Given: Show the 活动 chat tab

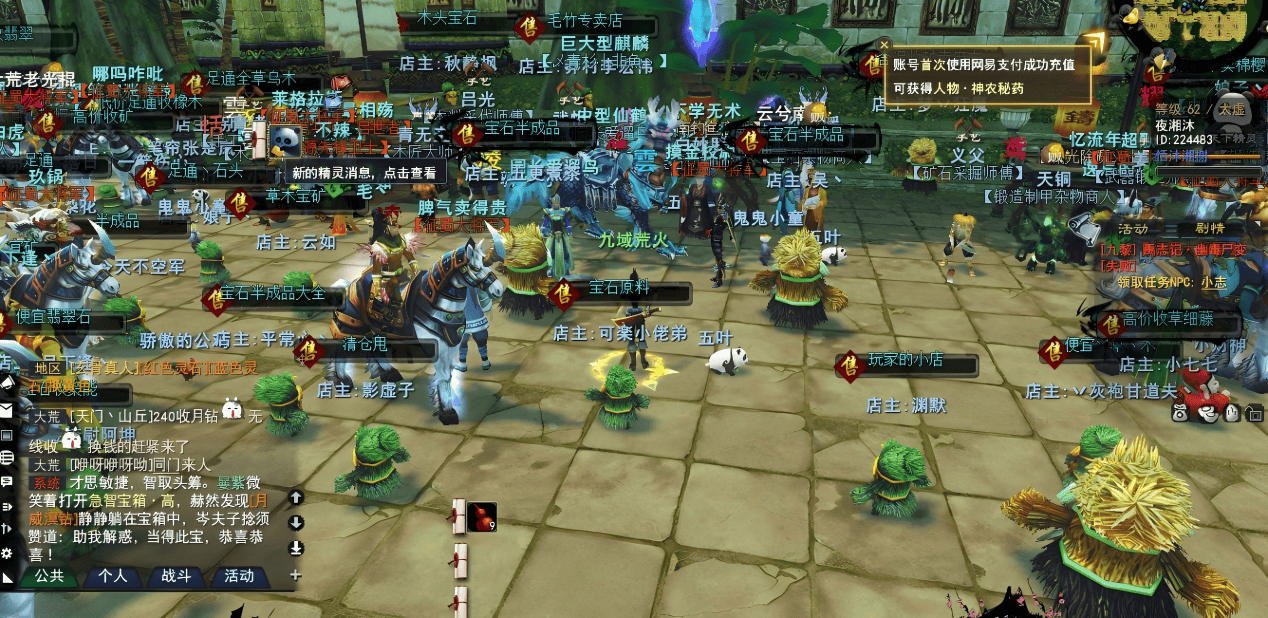Looking at the screenshot, I should tap(239, 576).
